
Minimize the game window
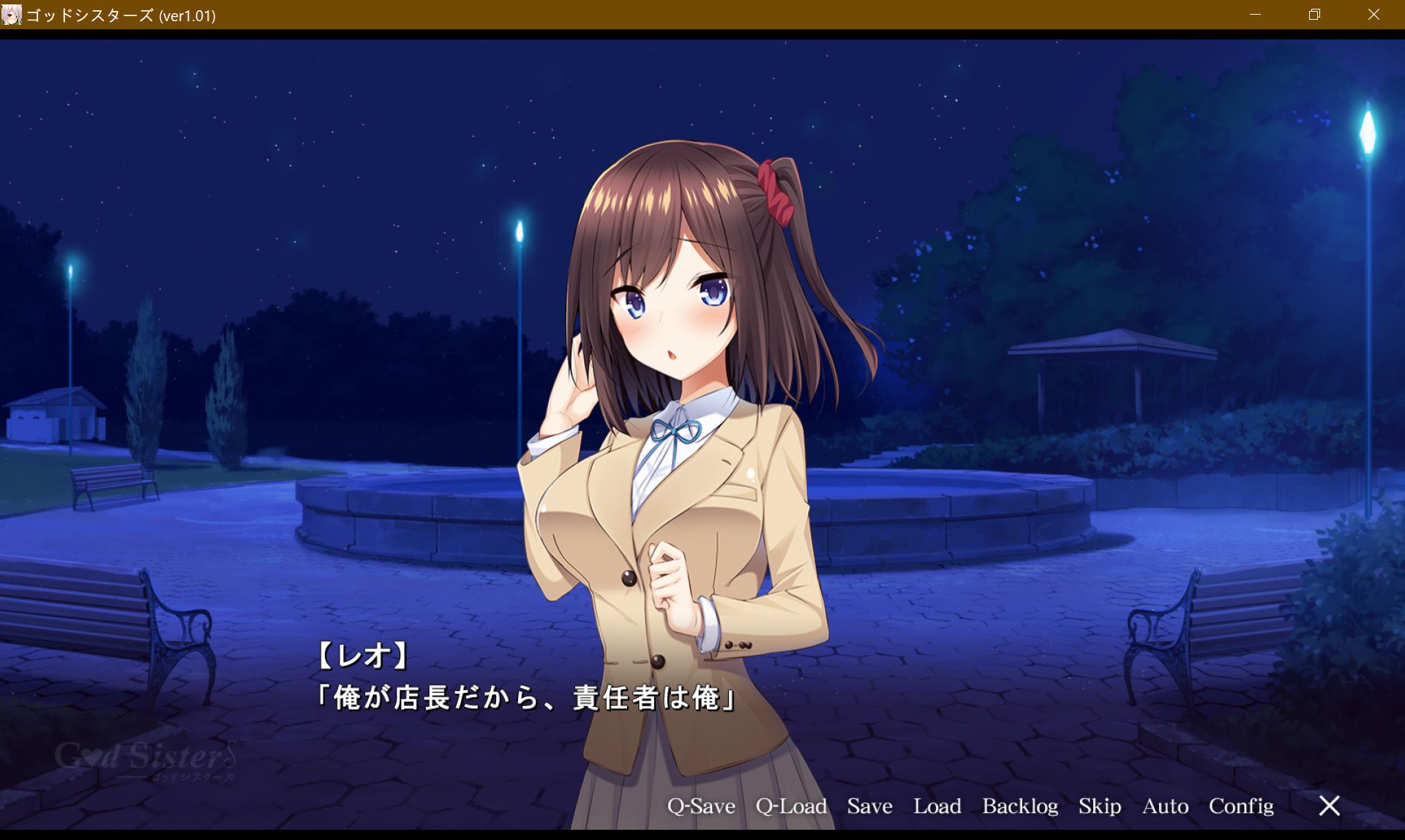(1256, 15)
